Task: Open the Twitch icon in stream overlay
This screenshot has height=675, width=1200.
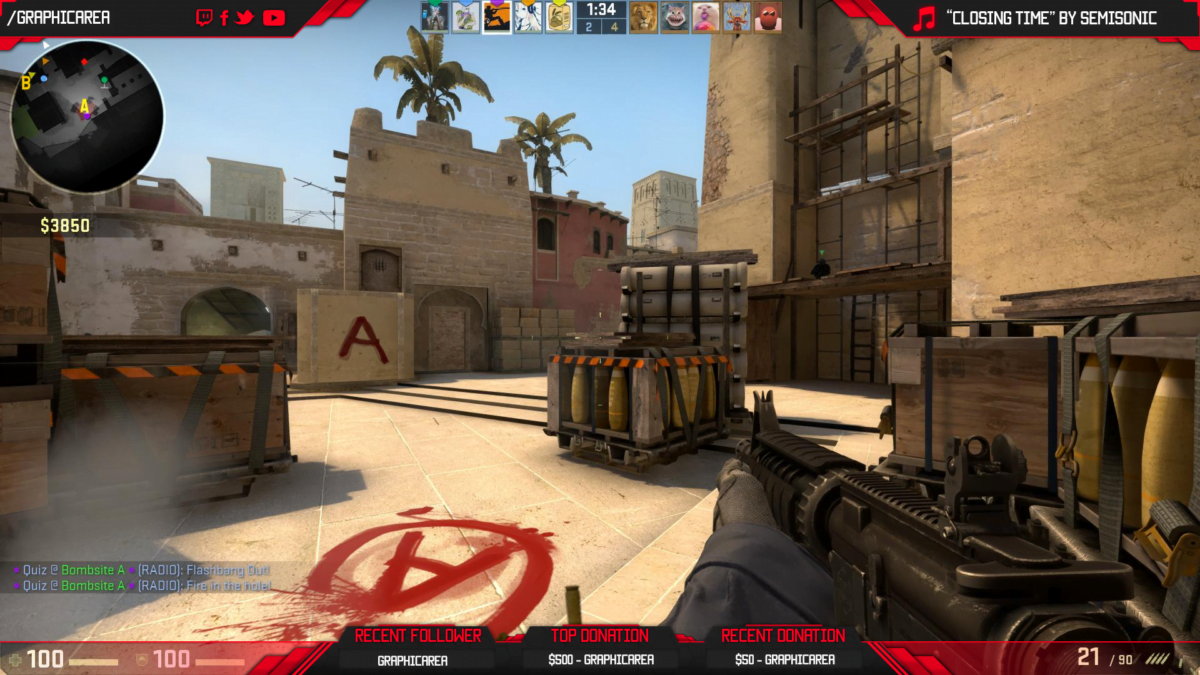Action: click(204, 17)
